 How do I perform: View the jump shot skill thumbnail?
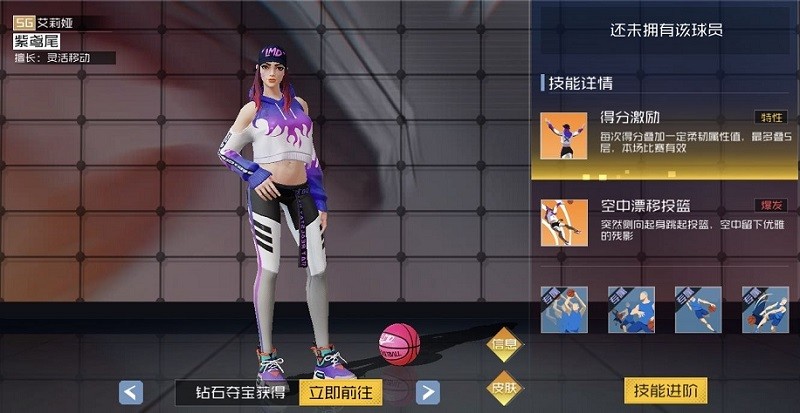pyautogui.click(x=565, y=309)
